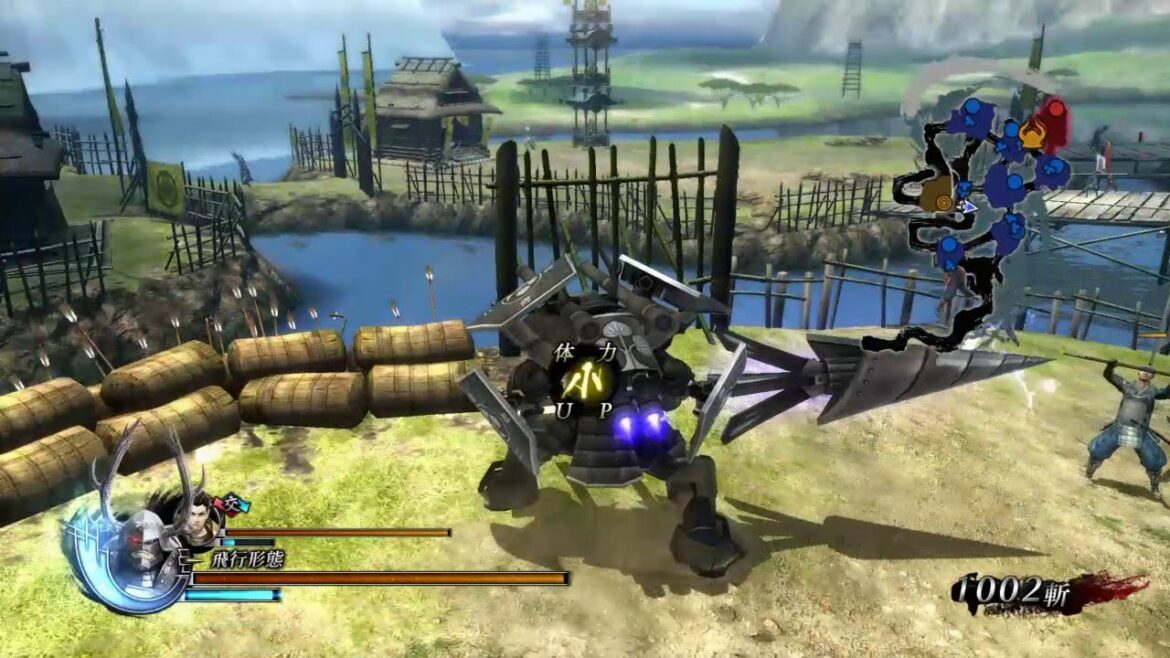Click the small partner character portrait
Viewport: 1170px width, 658px height.
[196, 520]
